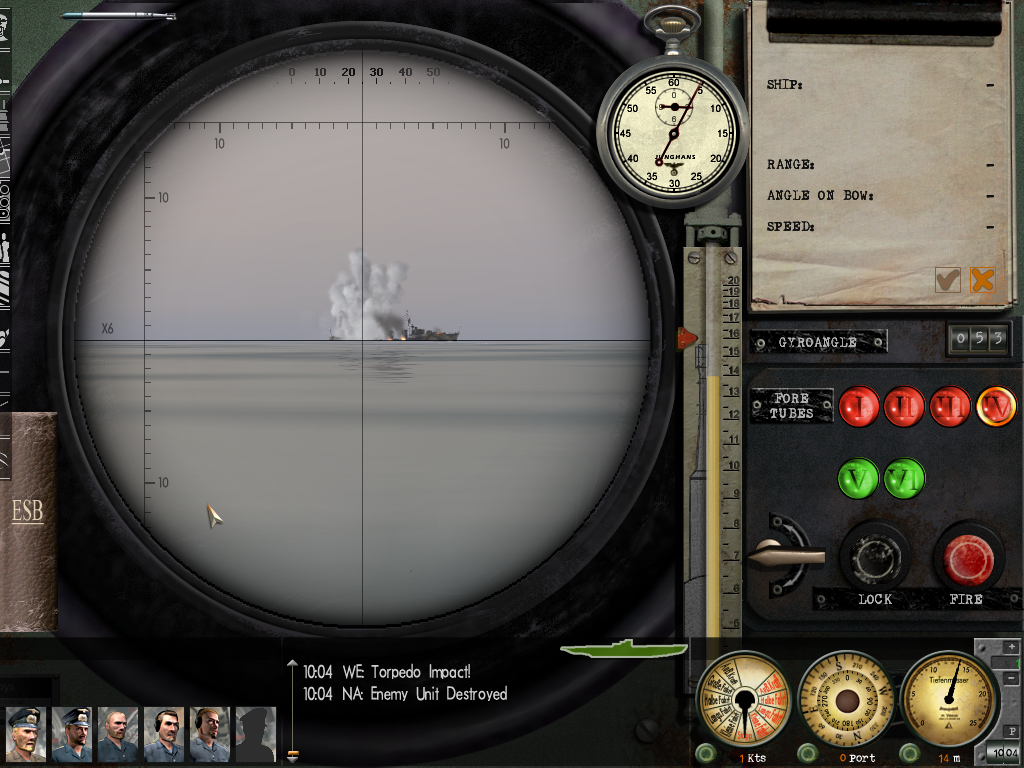
Task: Select fore torpedo tube II
Action: coord(904,406)
